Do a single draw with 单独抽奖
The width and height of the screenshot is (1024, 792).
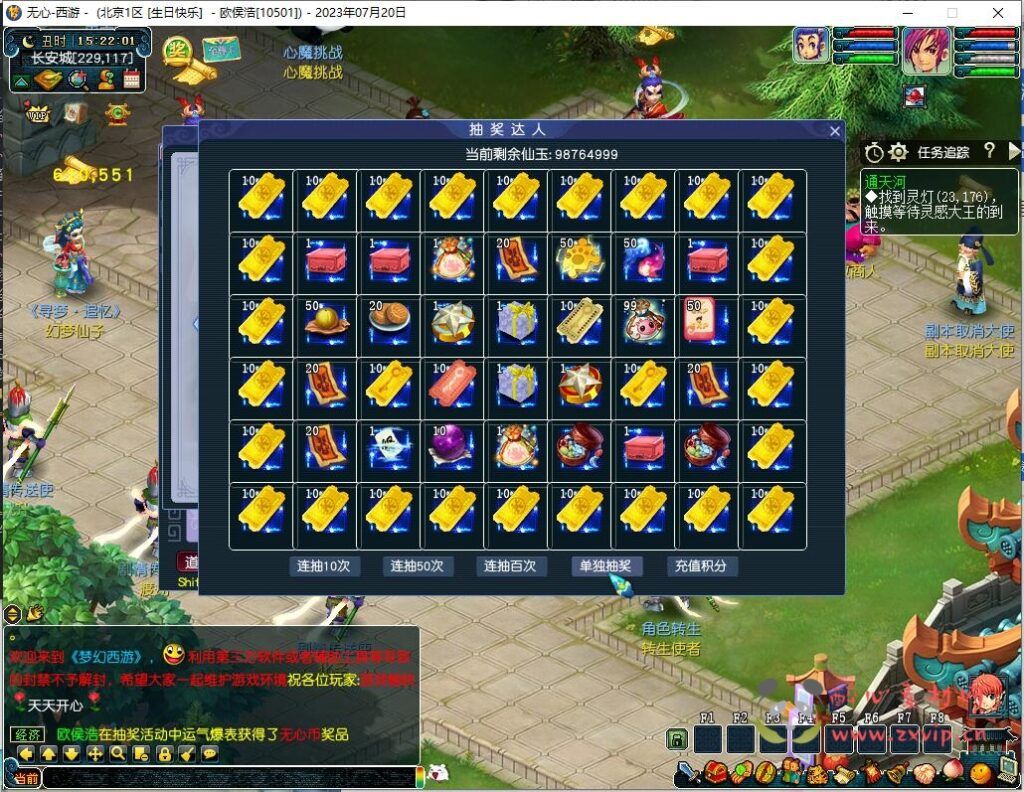[x=606, y=566]
